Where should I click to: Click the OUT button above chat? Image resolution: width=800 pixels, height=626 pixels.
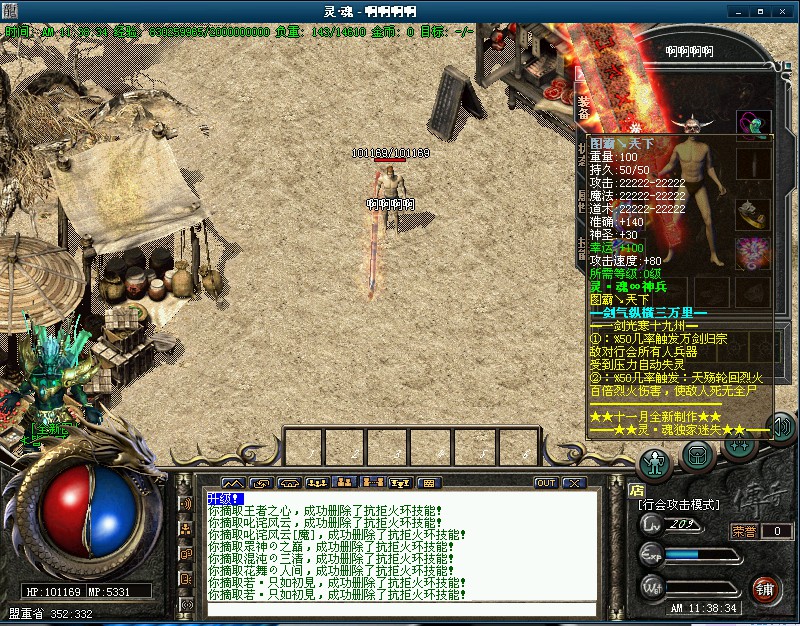(546, 483)
